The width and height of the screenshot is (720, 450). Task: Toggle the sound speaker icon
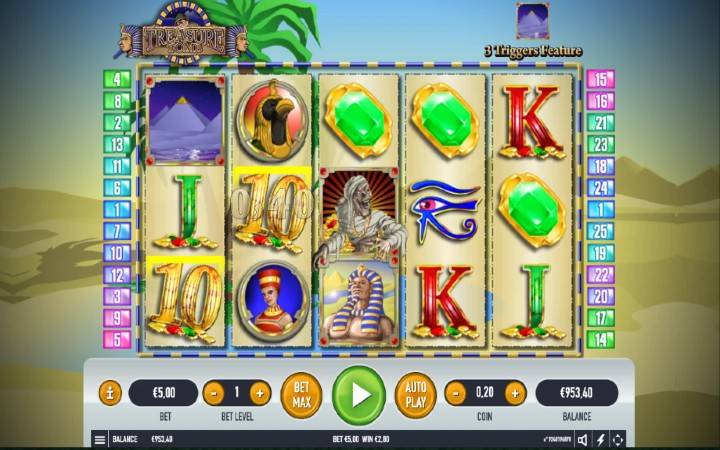584,439
